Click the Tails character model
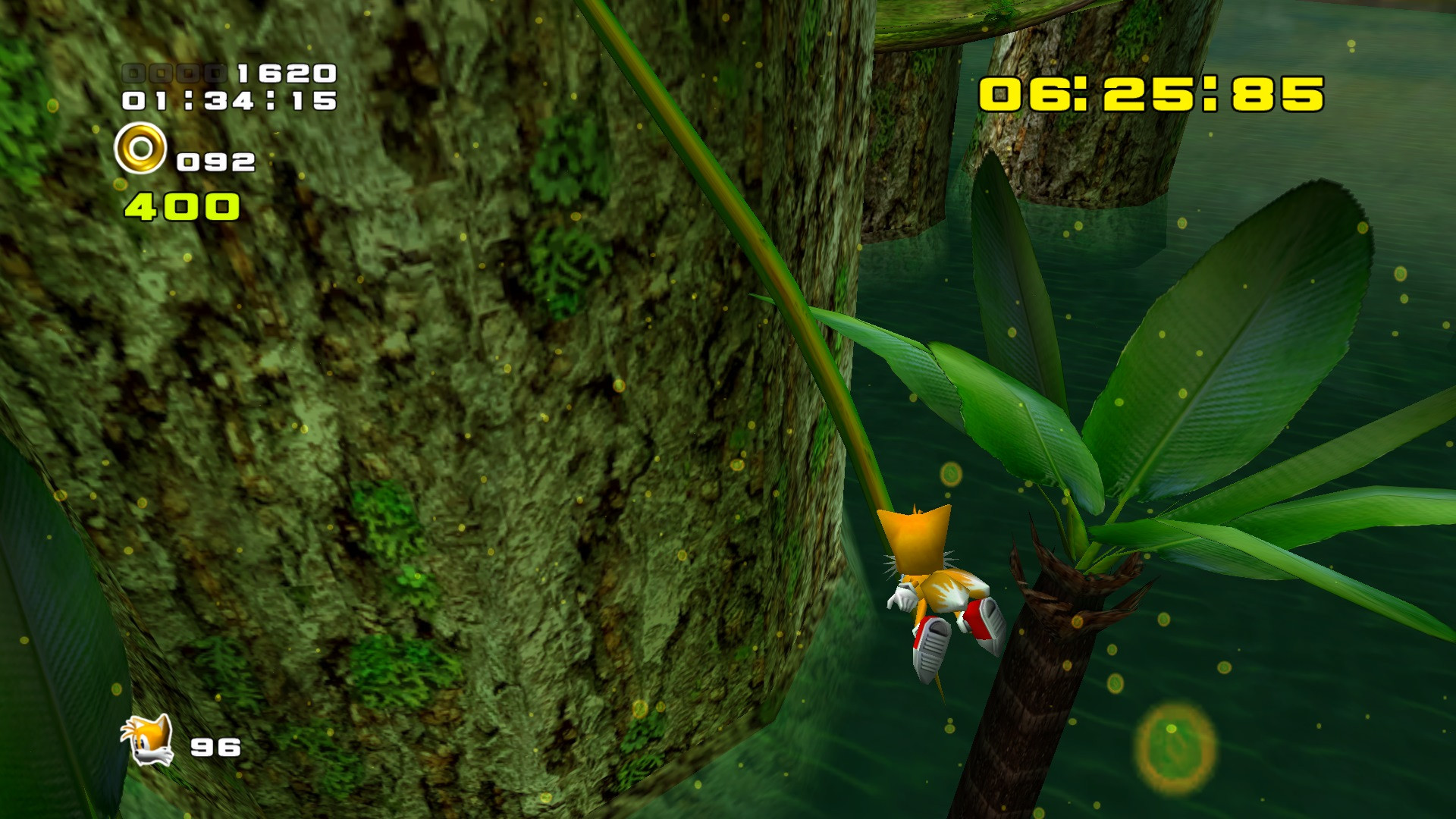Viewport: 1456px width, 819px height. (x=940, y=591)
